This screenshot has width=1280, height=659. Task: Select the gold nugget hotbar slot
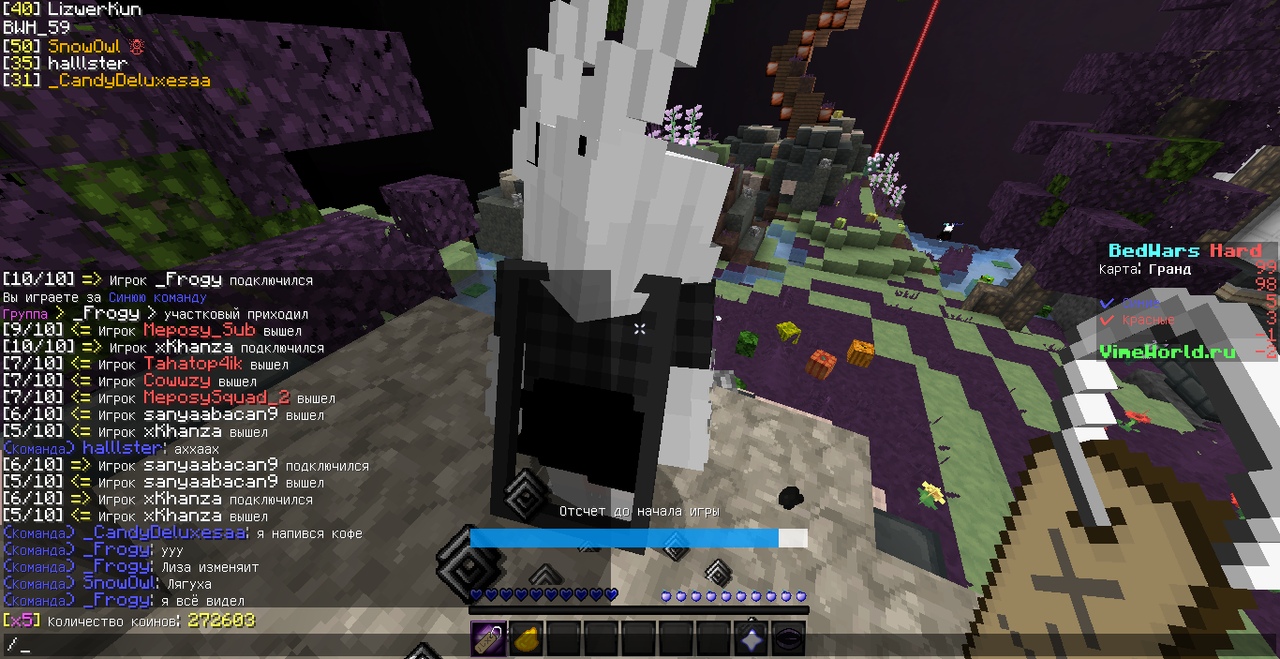(525, 638)
